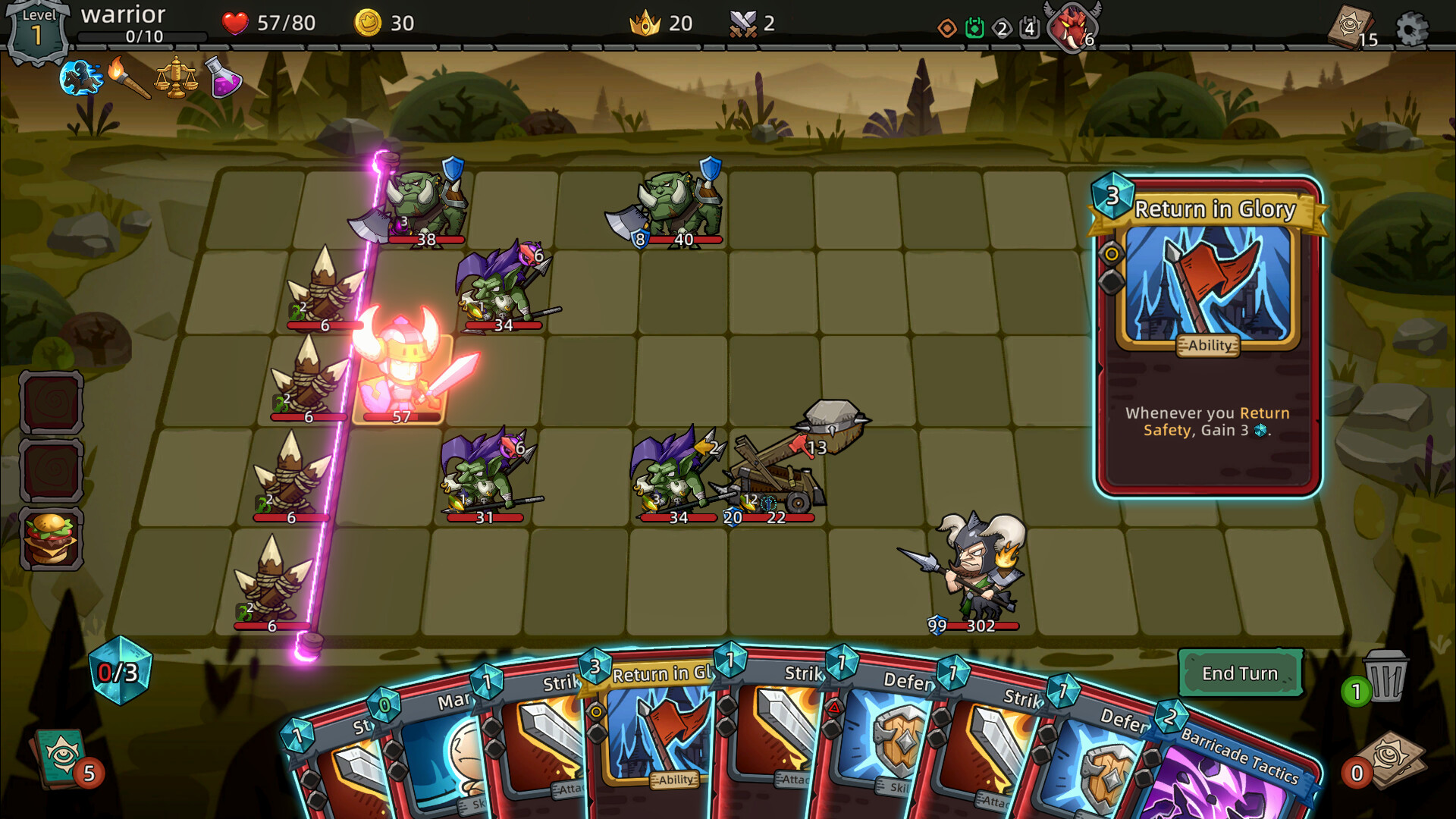The image size is (1456, 819).
Task: Inspect the torch relic icon
Action: pyautogui.click(x=127, y=78)
